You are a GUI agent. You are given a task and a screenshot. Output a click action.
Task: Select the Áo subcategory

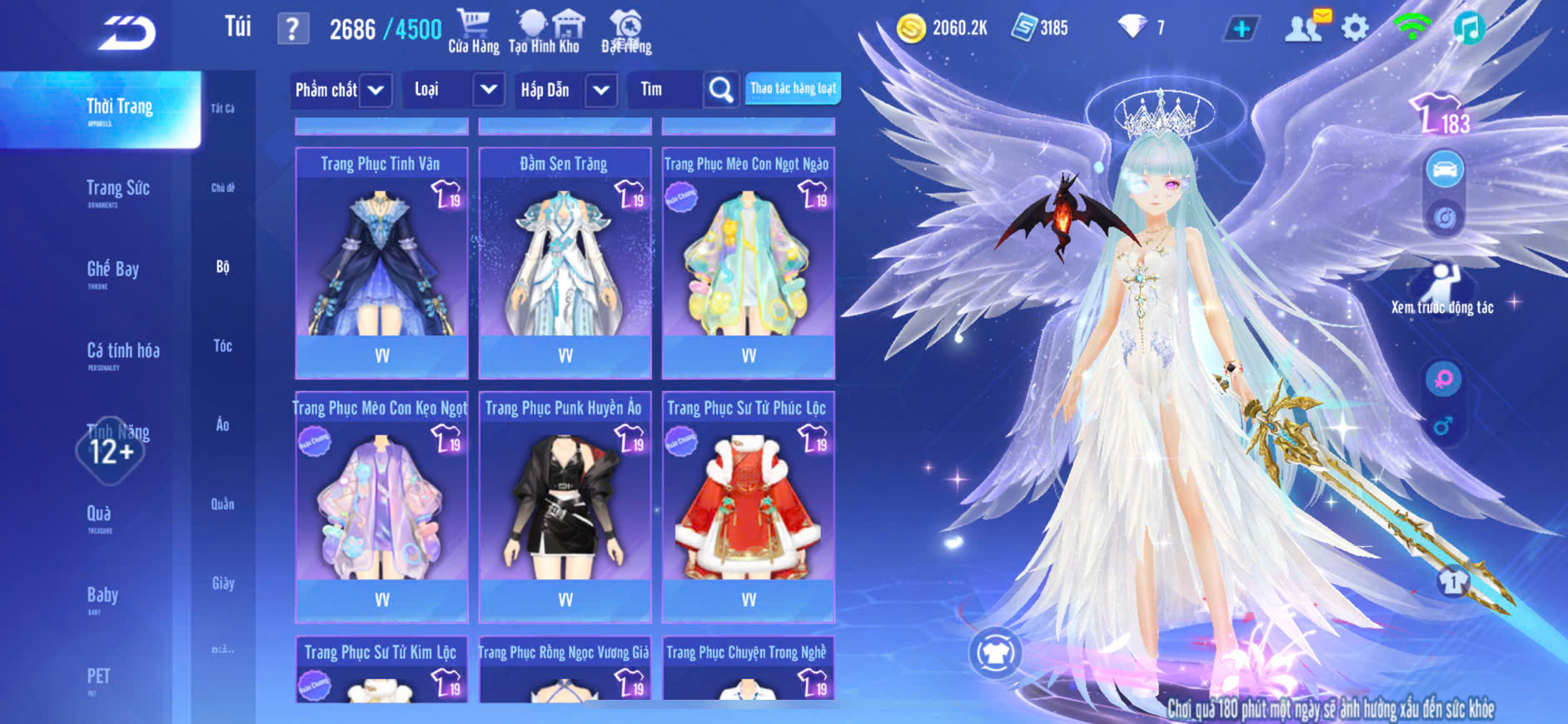pos(222,424)
